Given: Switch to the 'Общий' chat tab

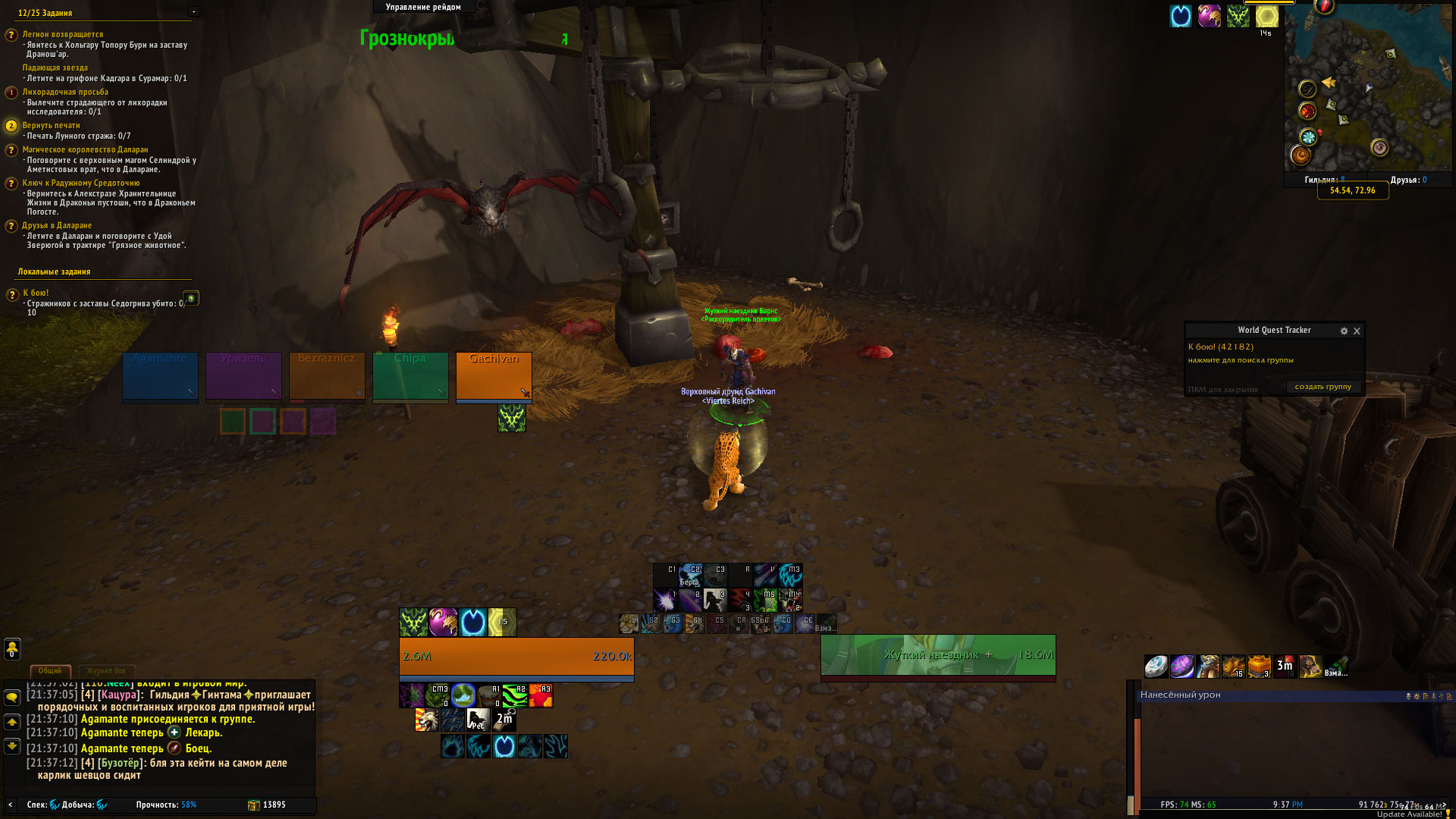Looking at the screenshot, I should (50, 670).
